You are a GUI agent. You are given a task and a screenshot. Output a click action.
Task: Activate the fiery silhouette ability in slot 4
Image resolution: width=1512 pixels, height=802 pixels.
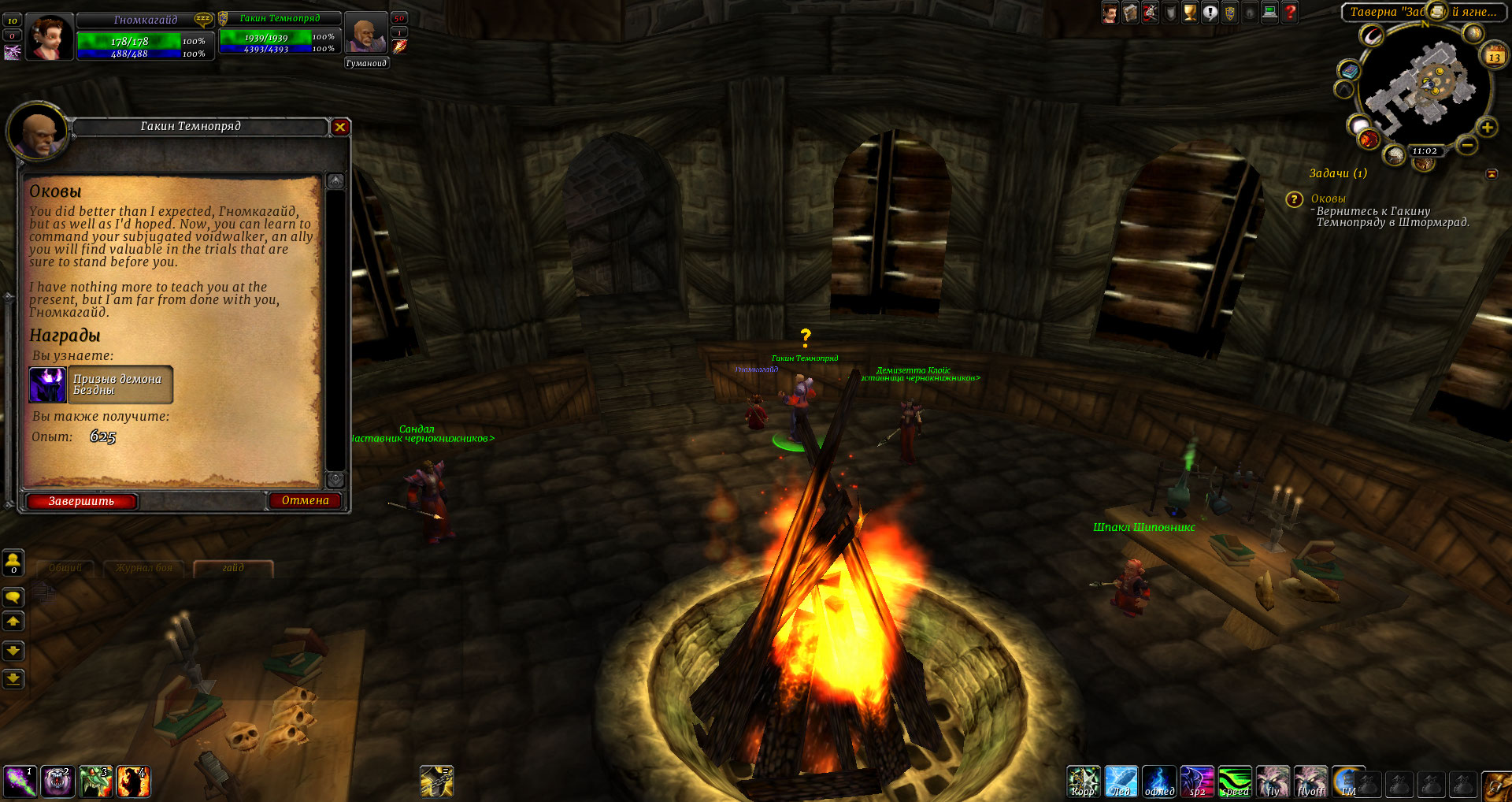point(134,782)
